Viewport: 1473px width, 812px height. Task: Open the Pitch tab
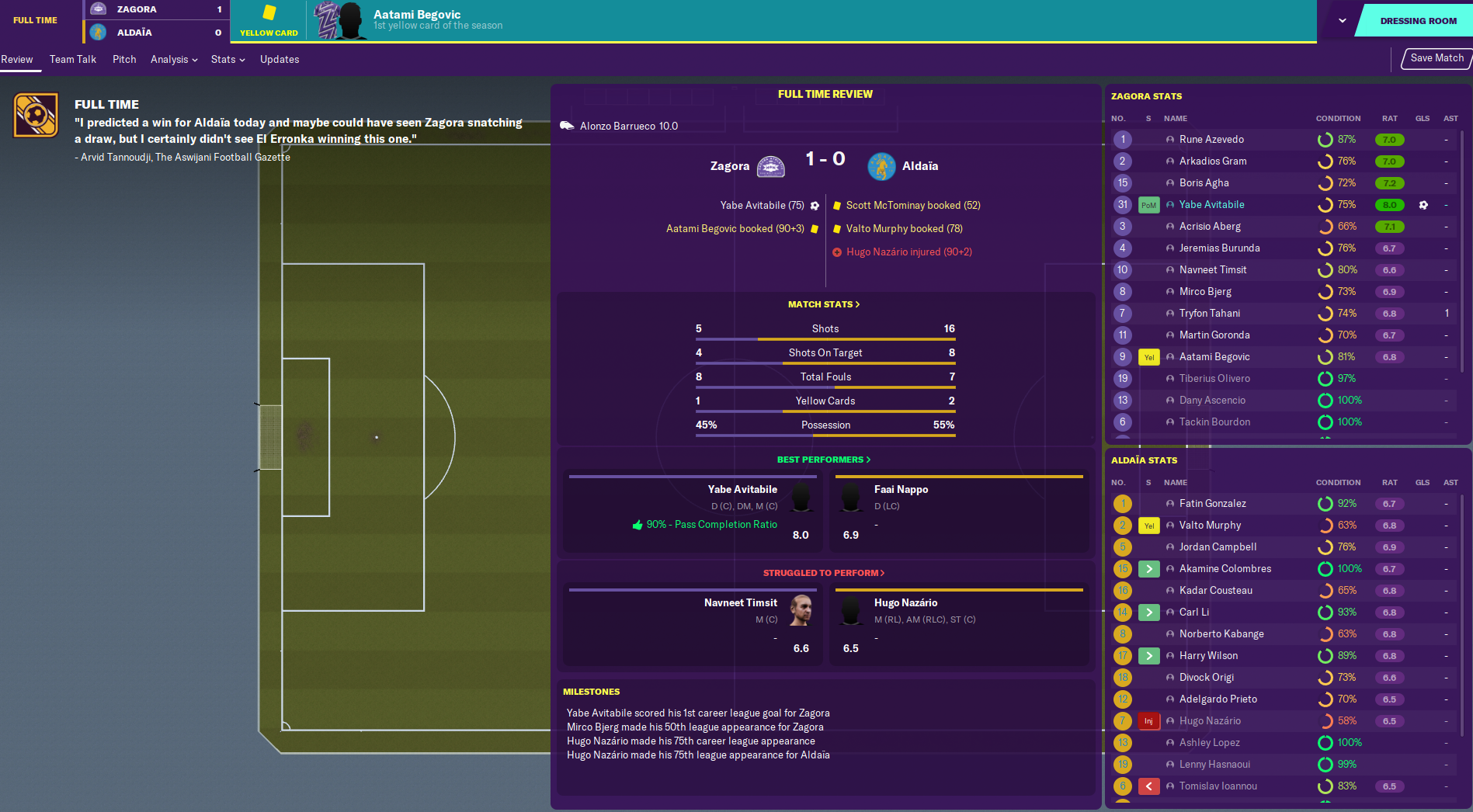(x=124, y=60)
